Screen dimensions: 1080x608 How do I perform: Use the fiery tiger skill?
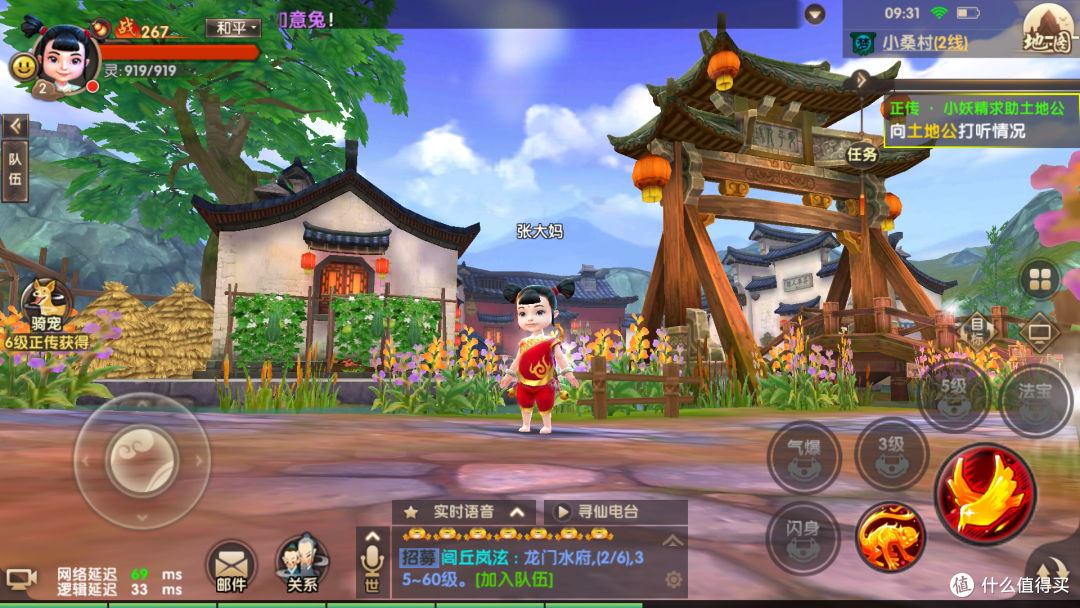[x=890, y=538]
